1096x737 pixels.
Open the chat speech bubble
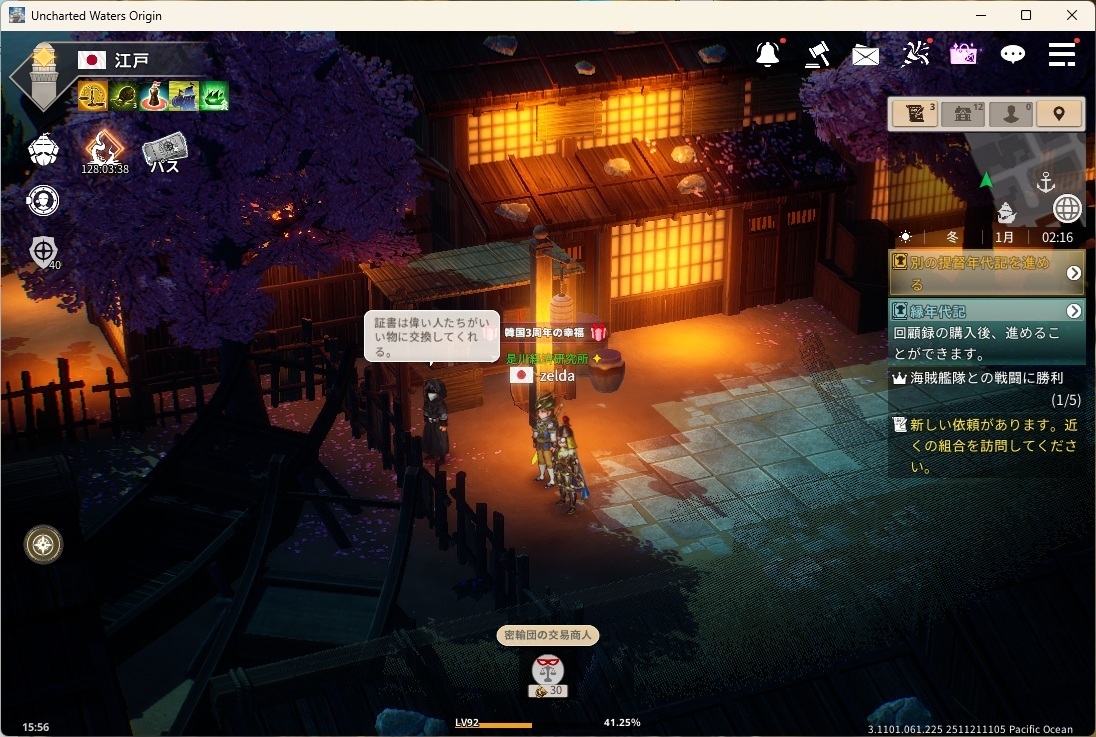(x=1013, y=55)
